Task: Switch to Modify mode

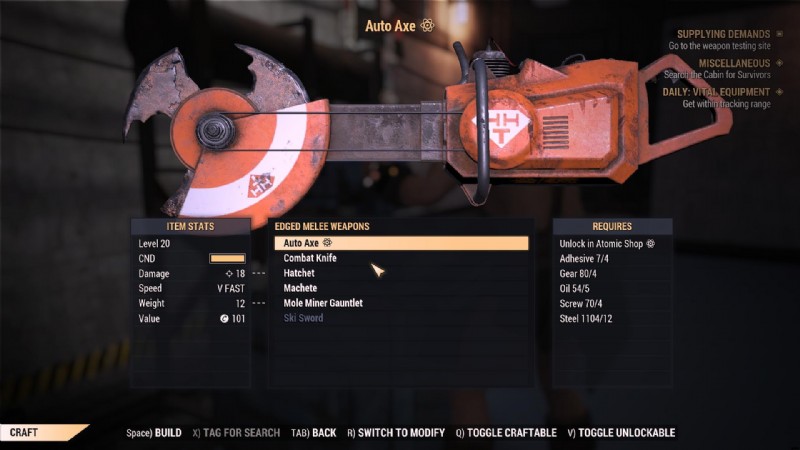Action: click(396, 433)
